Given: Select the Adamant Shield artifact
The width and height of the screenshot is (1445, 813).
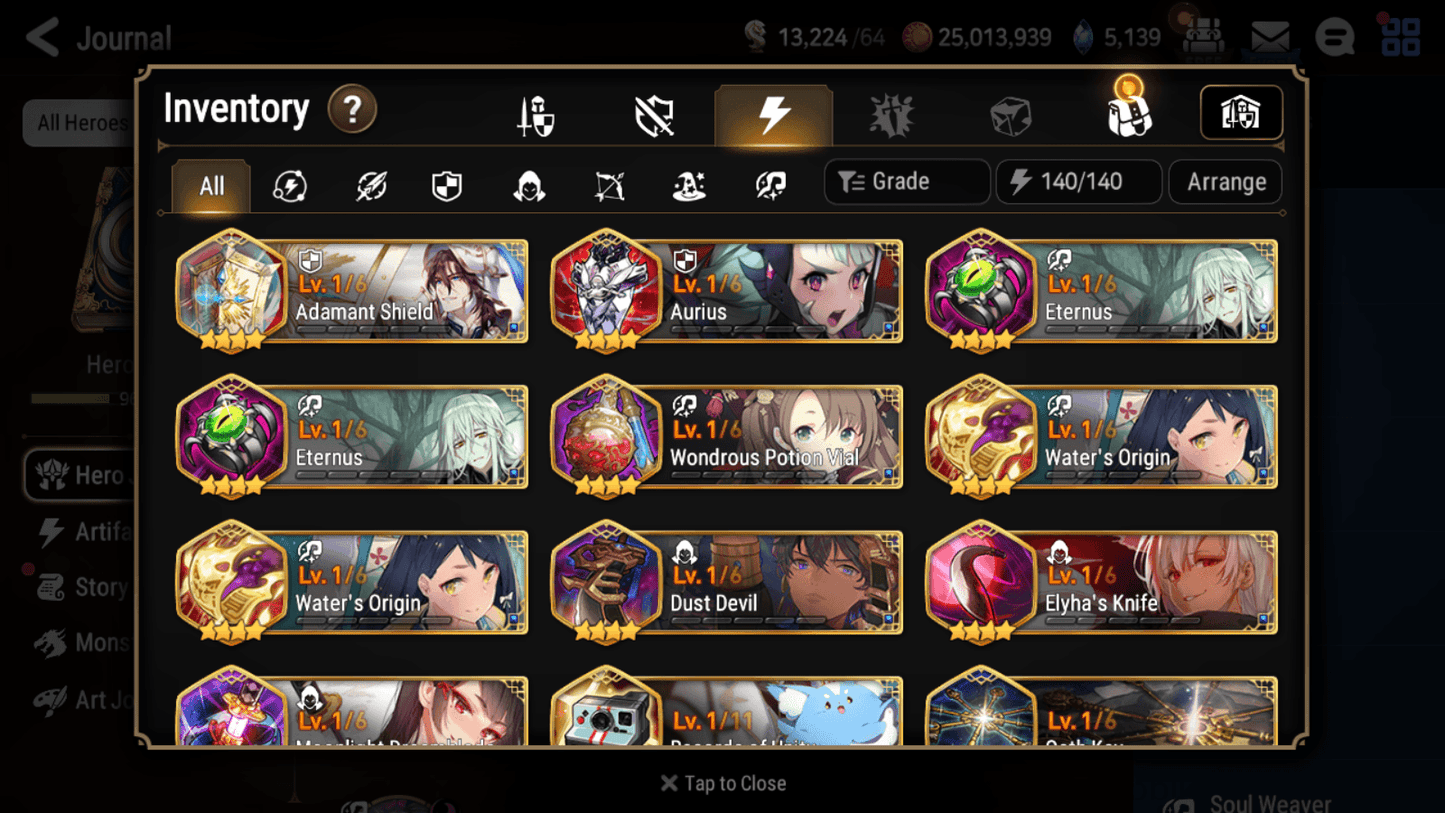Looking at the screenshot, I should coord(351,291).
